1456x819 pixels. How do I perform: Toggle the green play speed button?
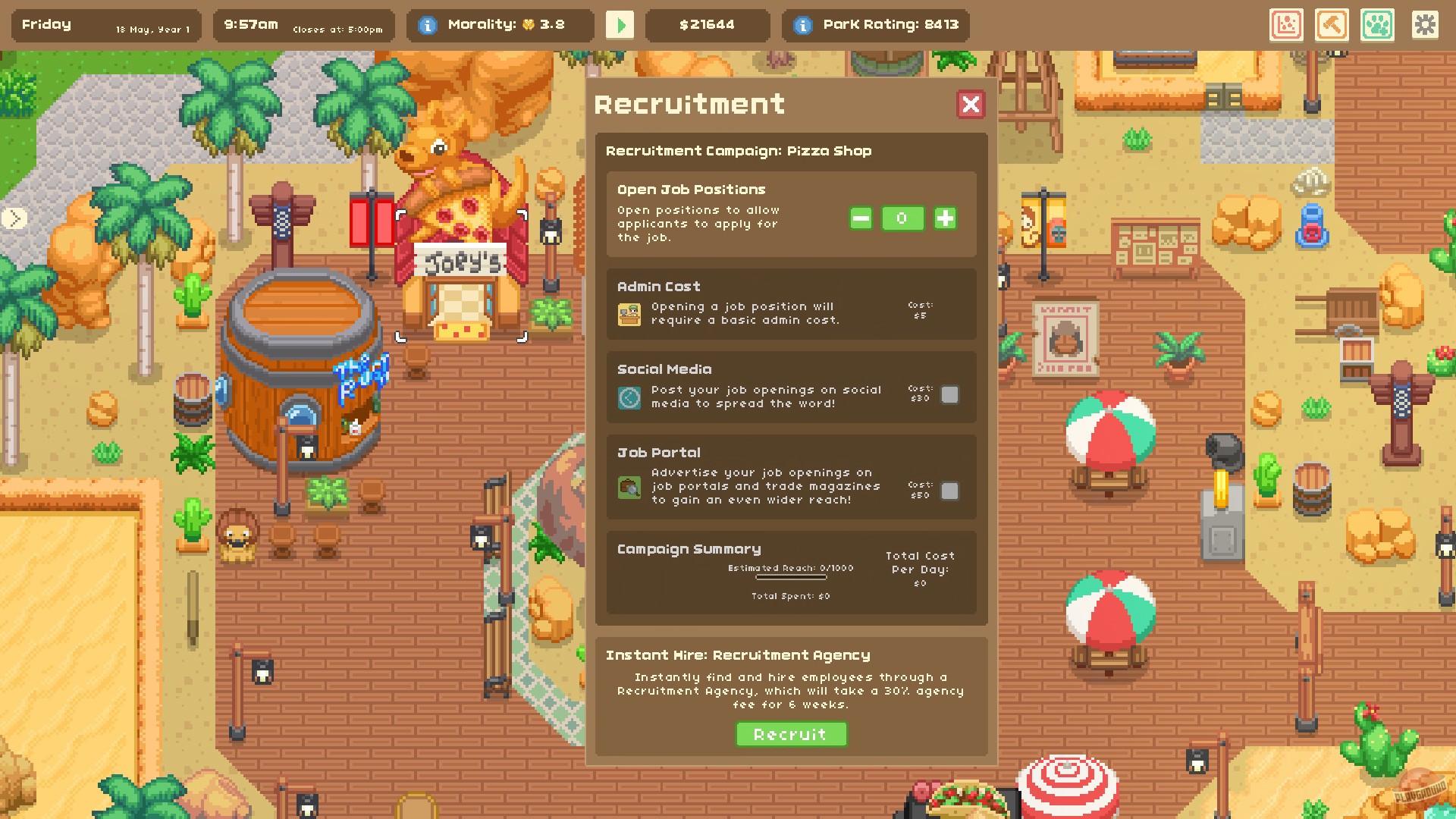[620, 25]
